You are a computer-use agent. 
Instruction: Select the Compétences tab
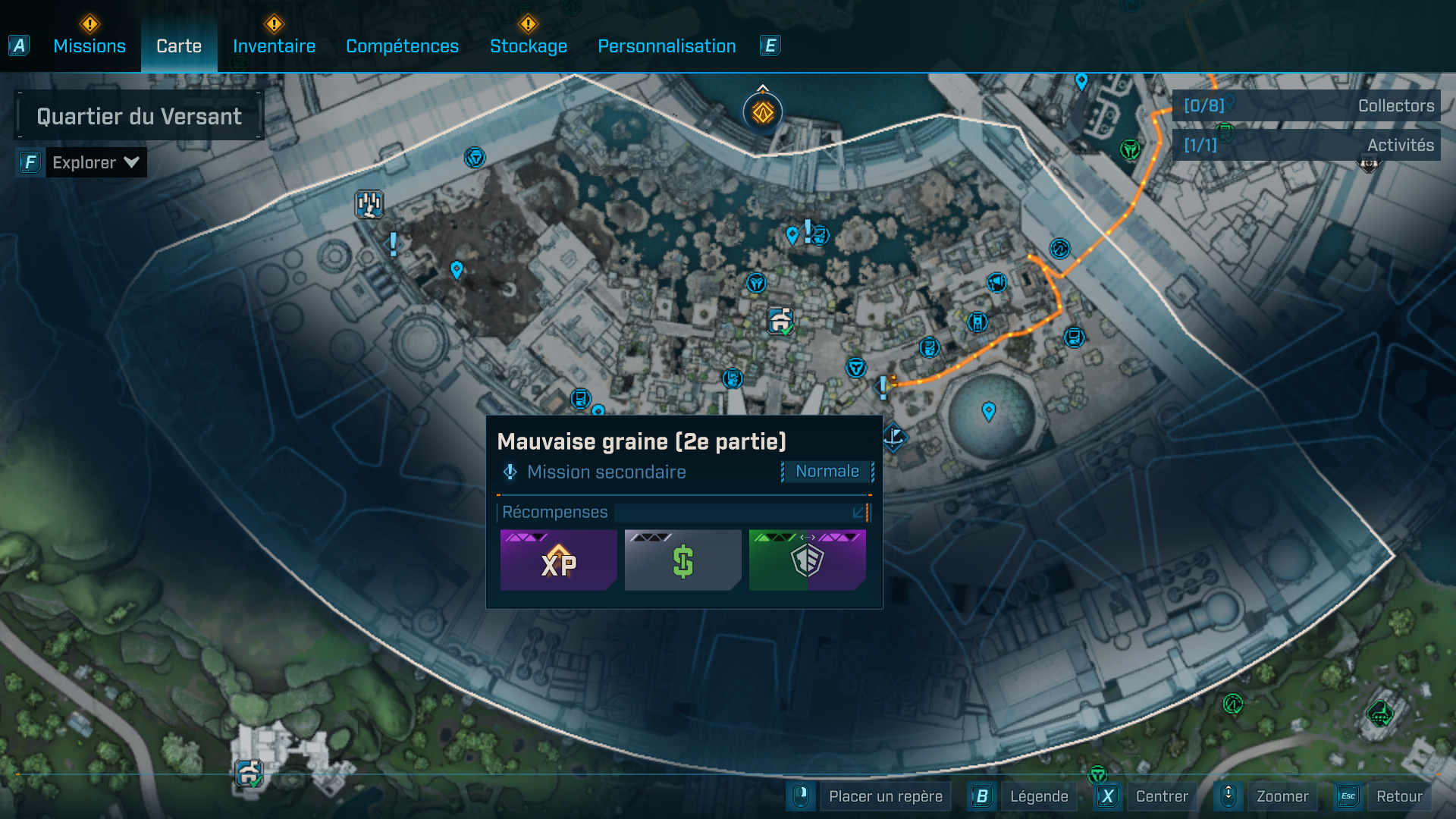(x=402, y=46)
